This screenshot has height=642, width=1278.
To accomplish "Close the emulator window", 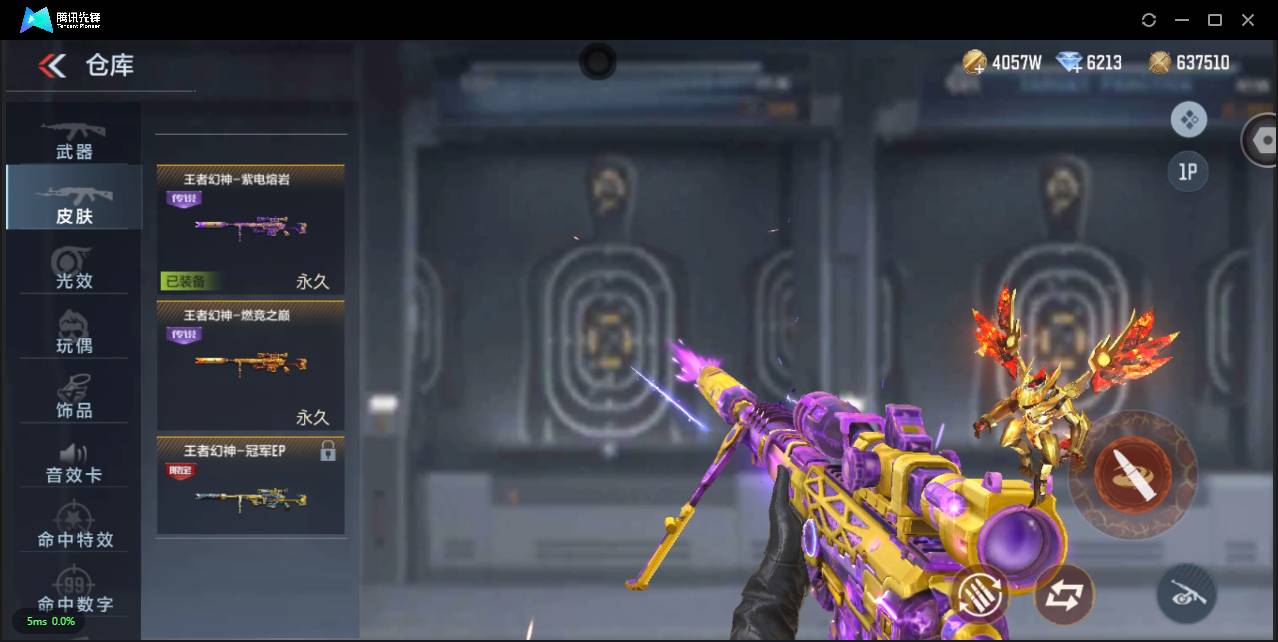I will point(1248,20).
